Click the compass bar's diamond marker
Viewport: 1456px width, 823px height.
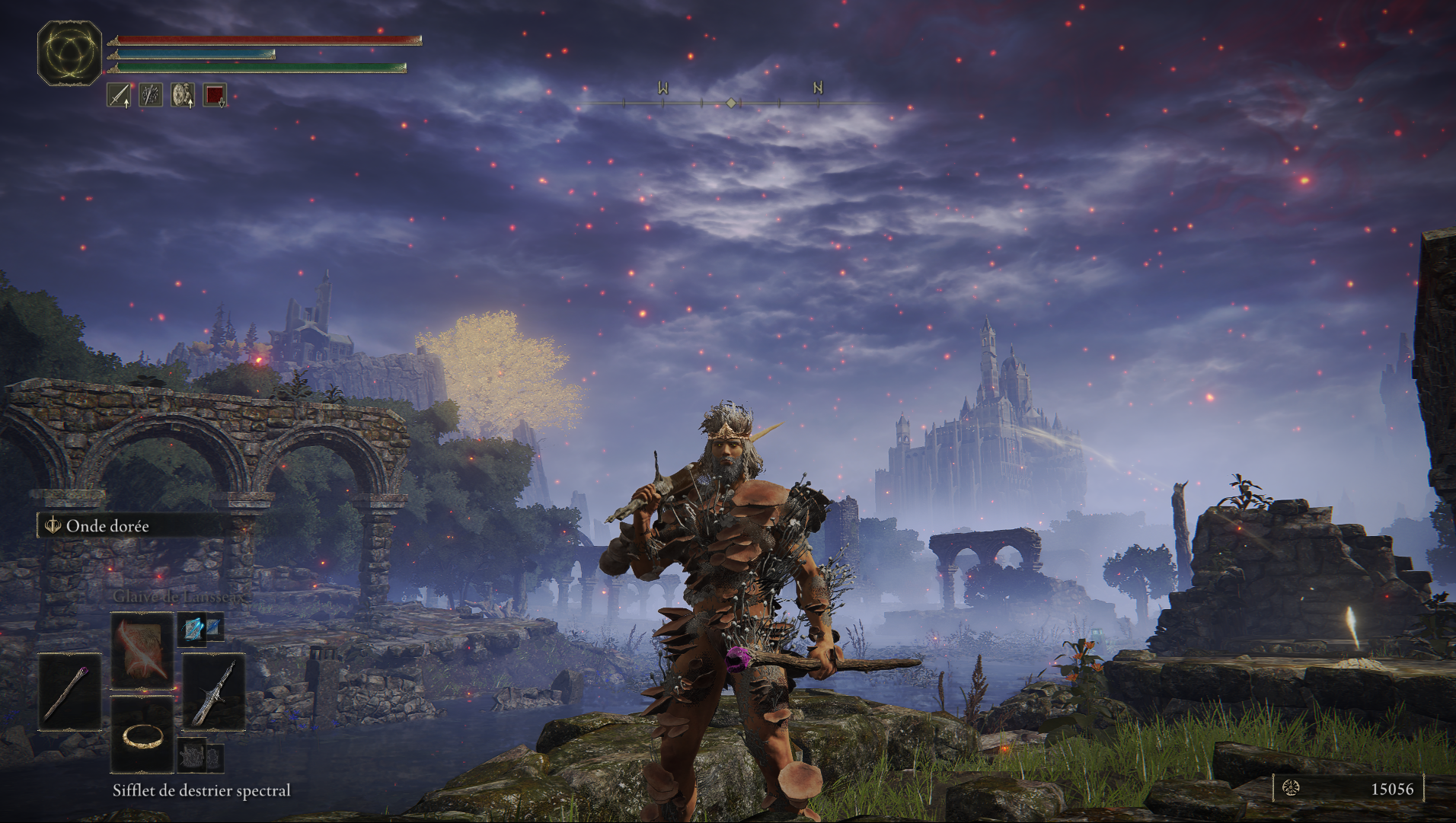[x=731, y=103]
